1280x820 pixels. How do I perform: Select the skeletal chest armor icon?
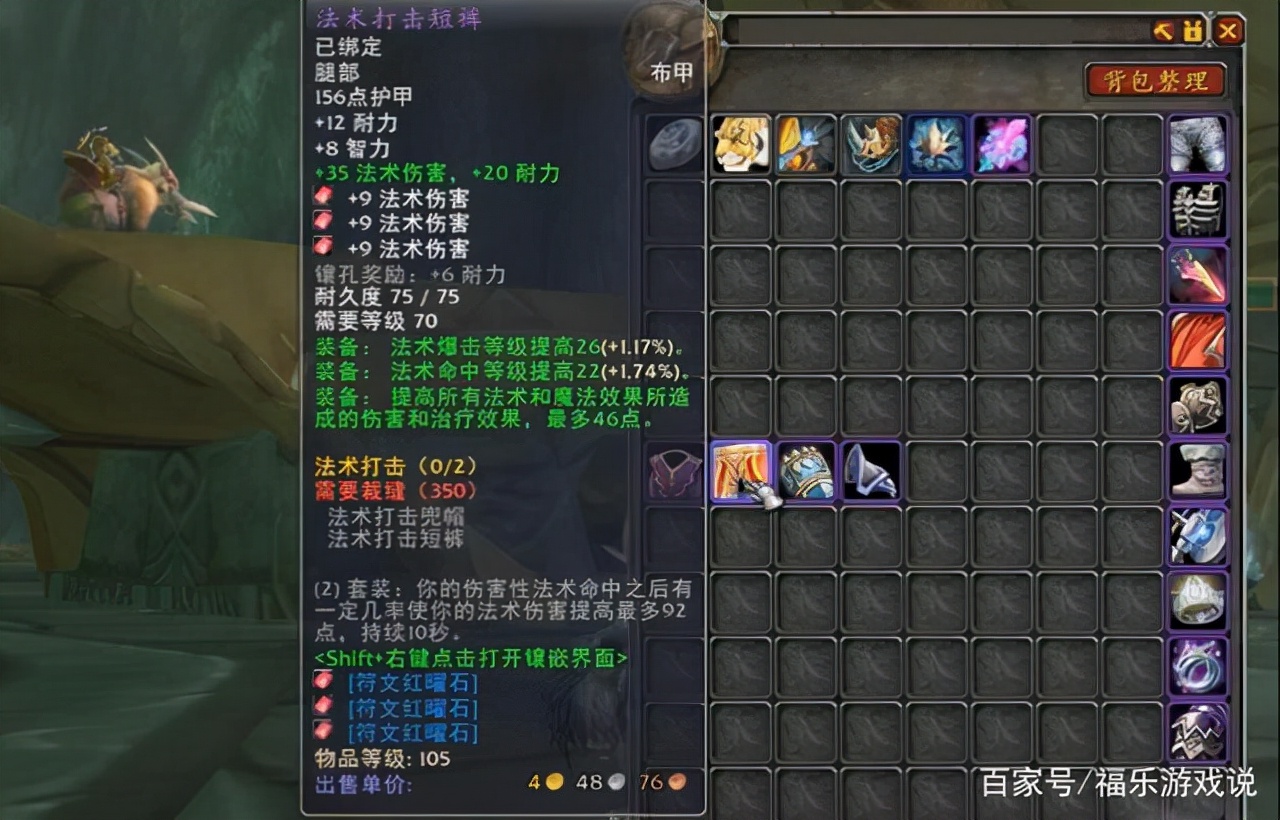coord(1197,210)
